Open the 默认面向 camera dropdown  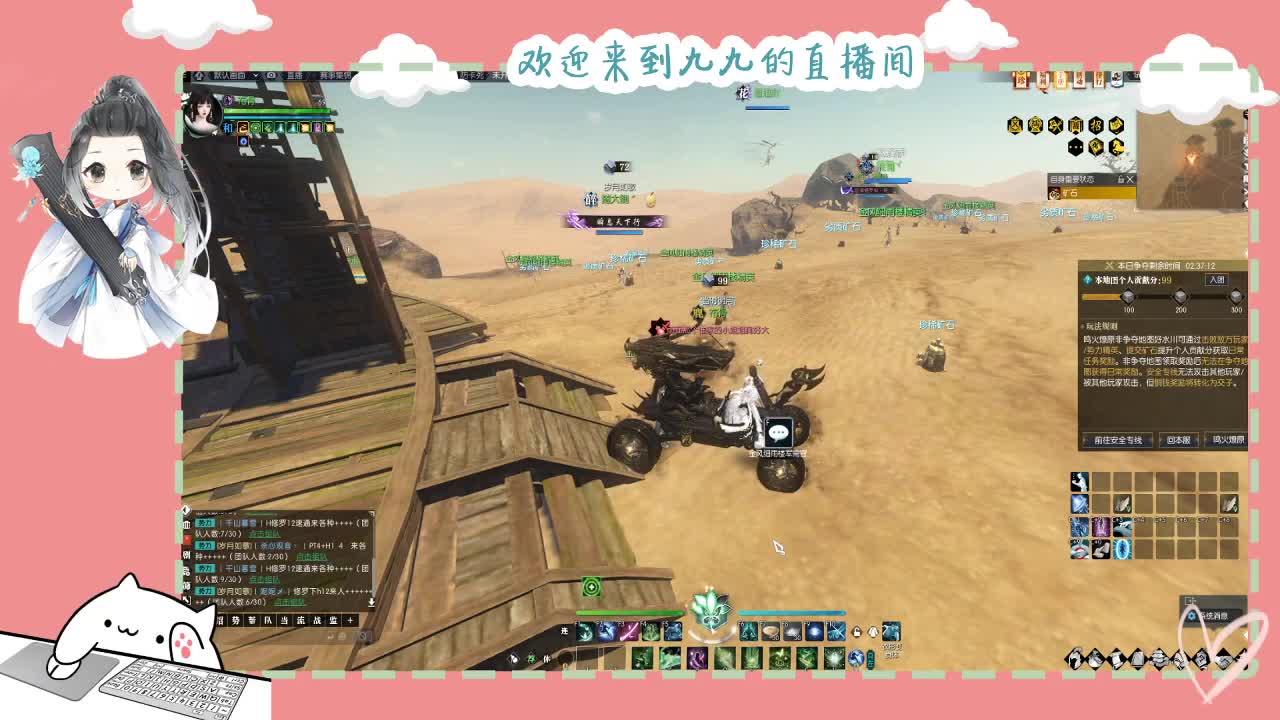228,74
